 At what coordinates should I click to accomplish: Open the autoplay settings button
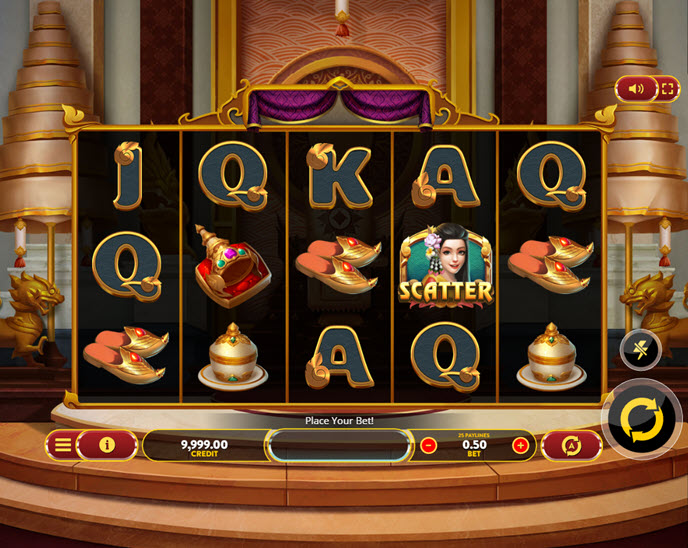[572, 445]
